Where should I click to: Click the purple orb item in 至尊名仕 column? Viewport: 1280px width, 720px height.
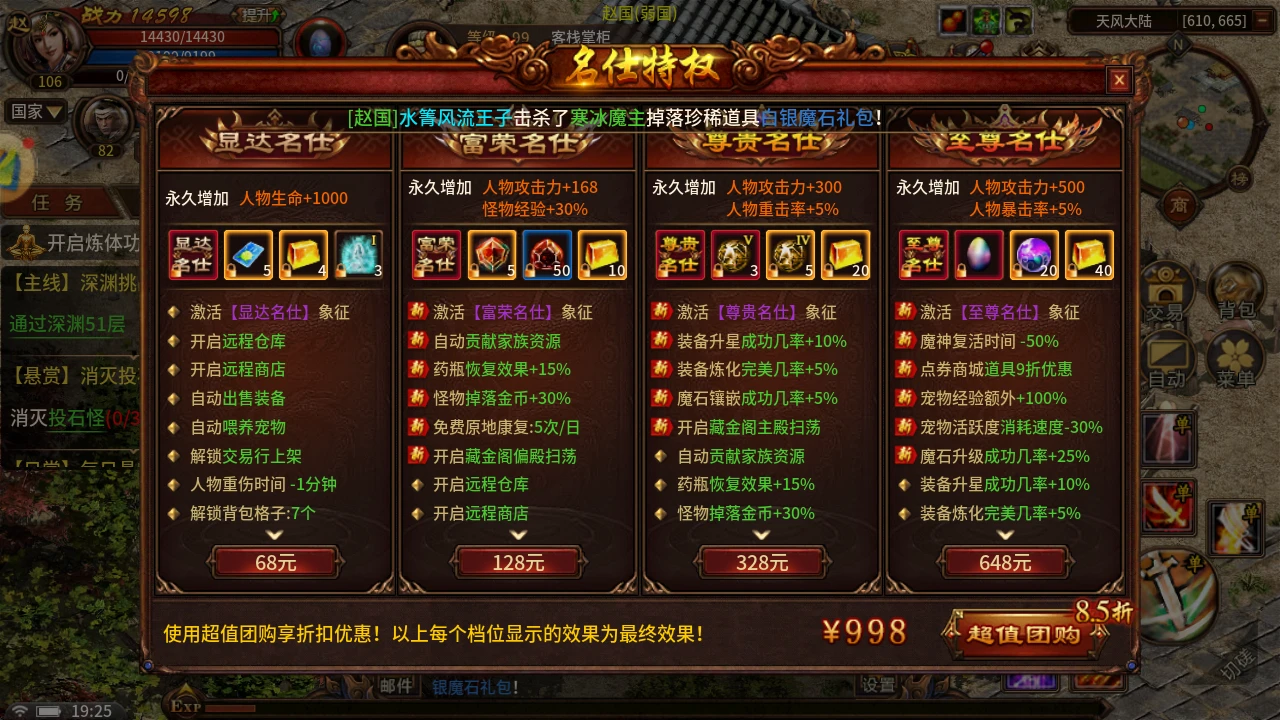tap(1034, 254)
